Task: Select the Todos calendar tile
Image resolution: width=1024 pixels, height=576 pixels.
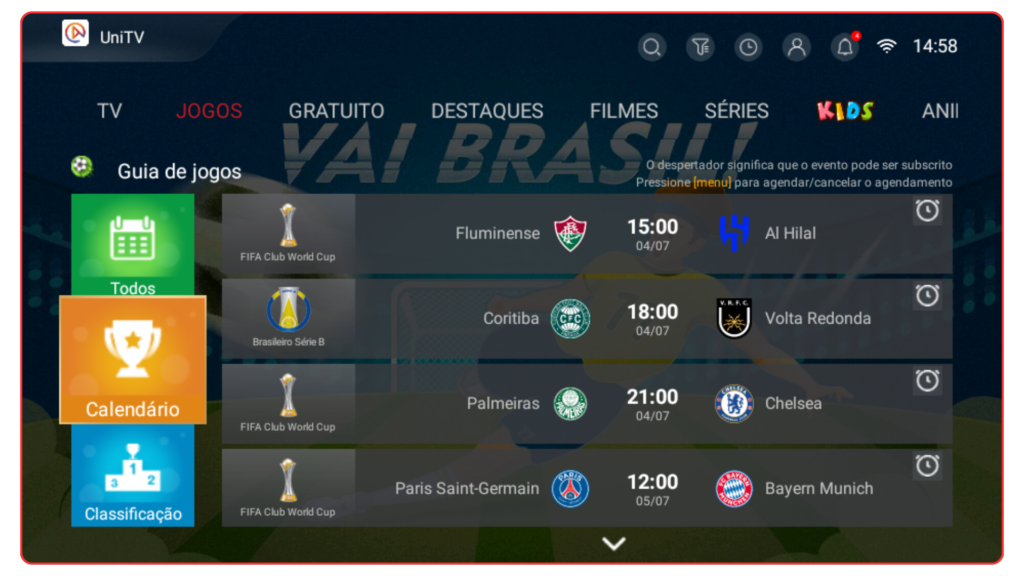Action: (x=133, y=245)
